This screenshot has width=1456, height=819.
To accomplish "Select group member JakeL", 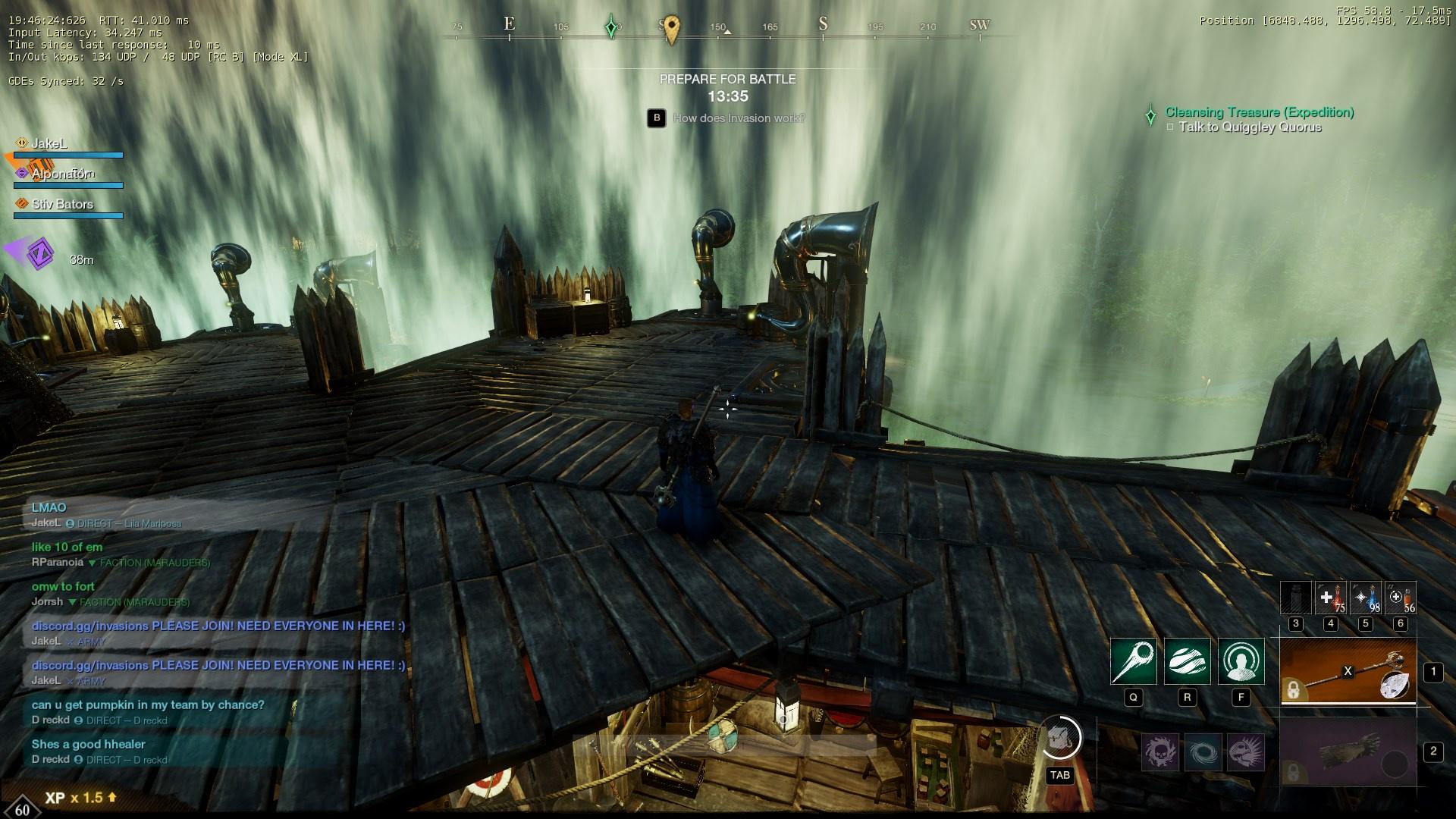I will pyautogui.click(x=49, y=143).
